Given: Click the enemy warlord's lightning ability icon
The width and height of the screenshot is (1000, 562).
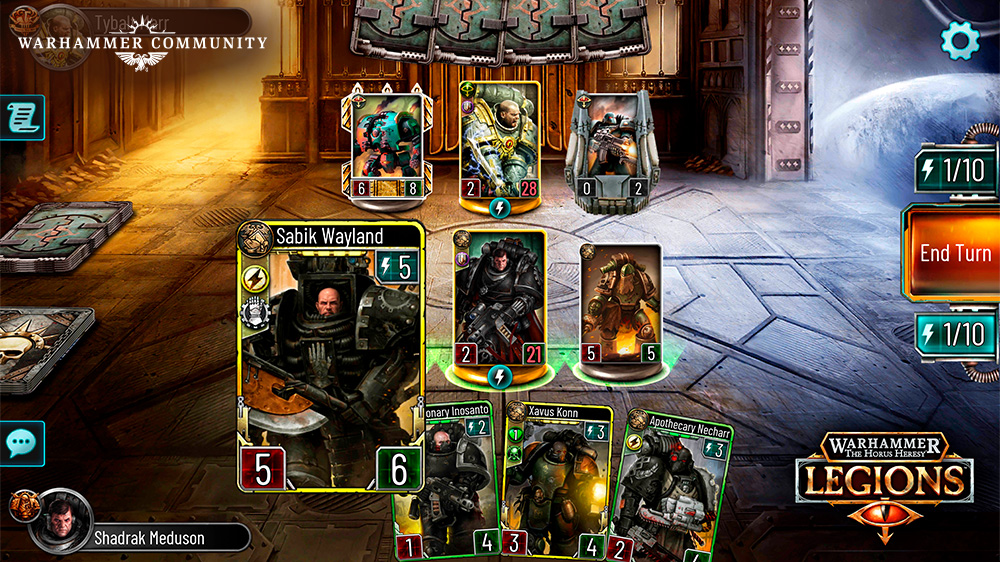Looking at the screenshot, I should click(x=500, y=207).
